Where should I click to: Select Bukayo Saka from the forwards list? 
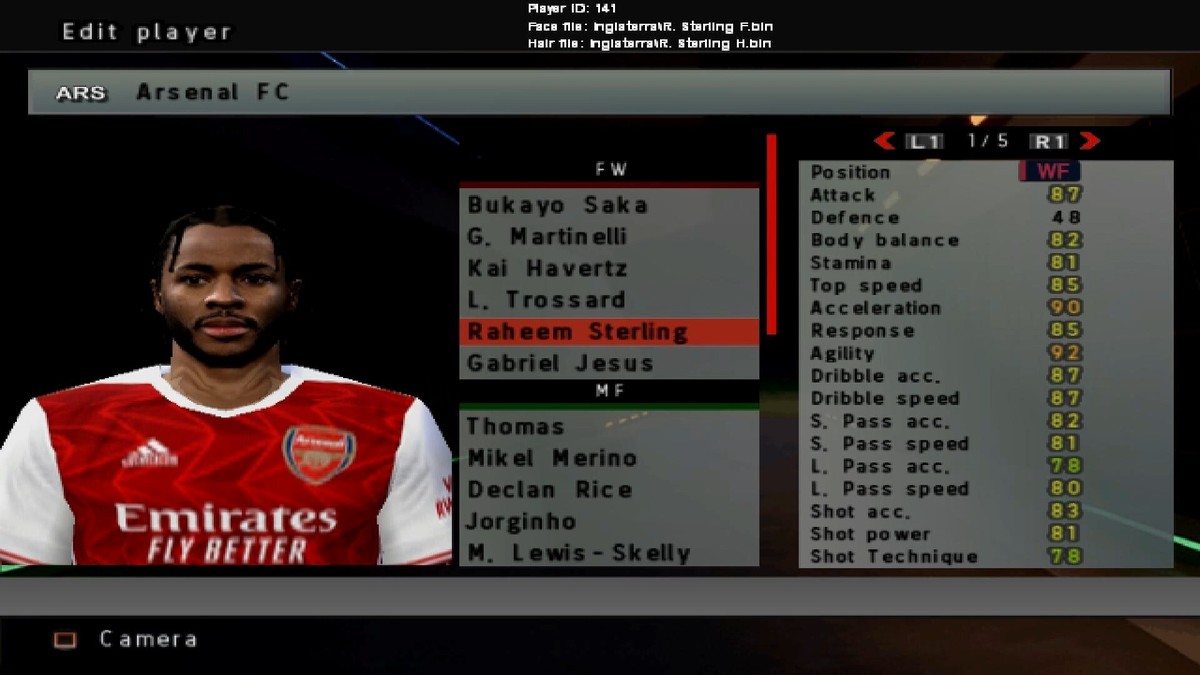558,205
